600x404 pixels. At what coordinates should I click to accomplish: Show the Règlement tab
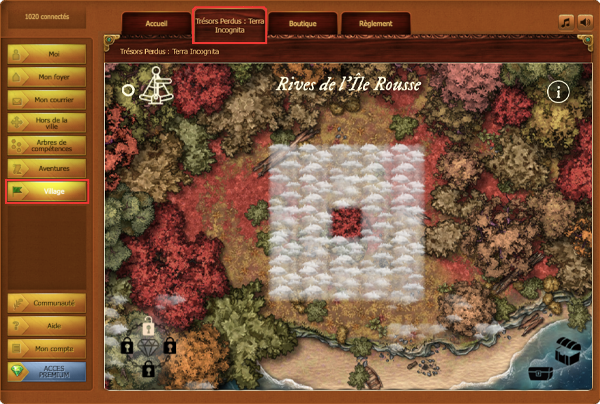point(375,23)
